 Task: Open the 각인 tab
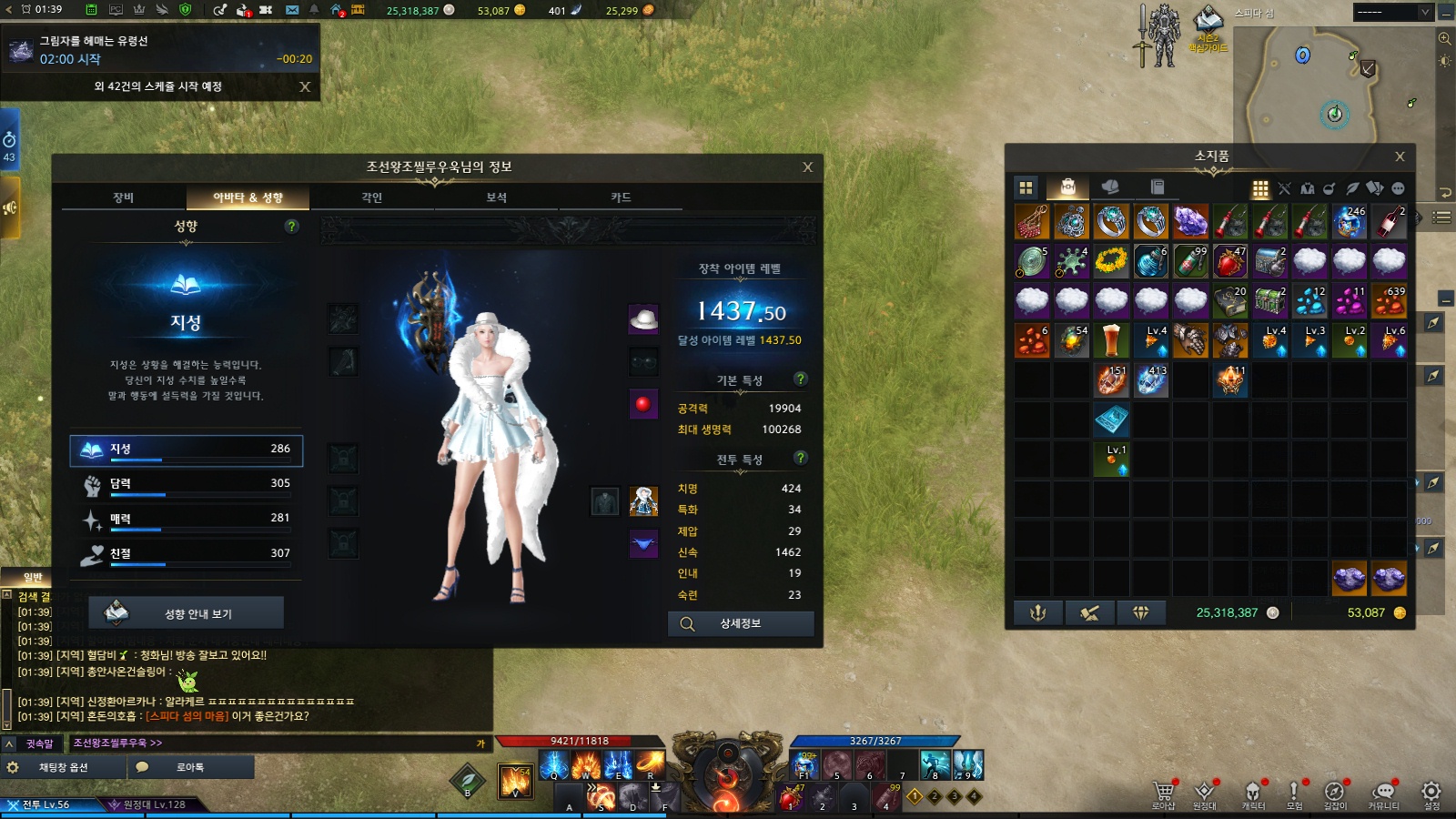coord(372,197)
